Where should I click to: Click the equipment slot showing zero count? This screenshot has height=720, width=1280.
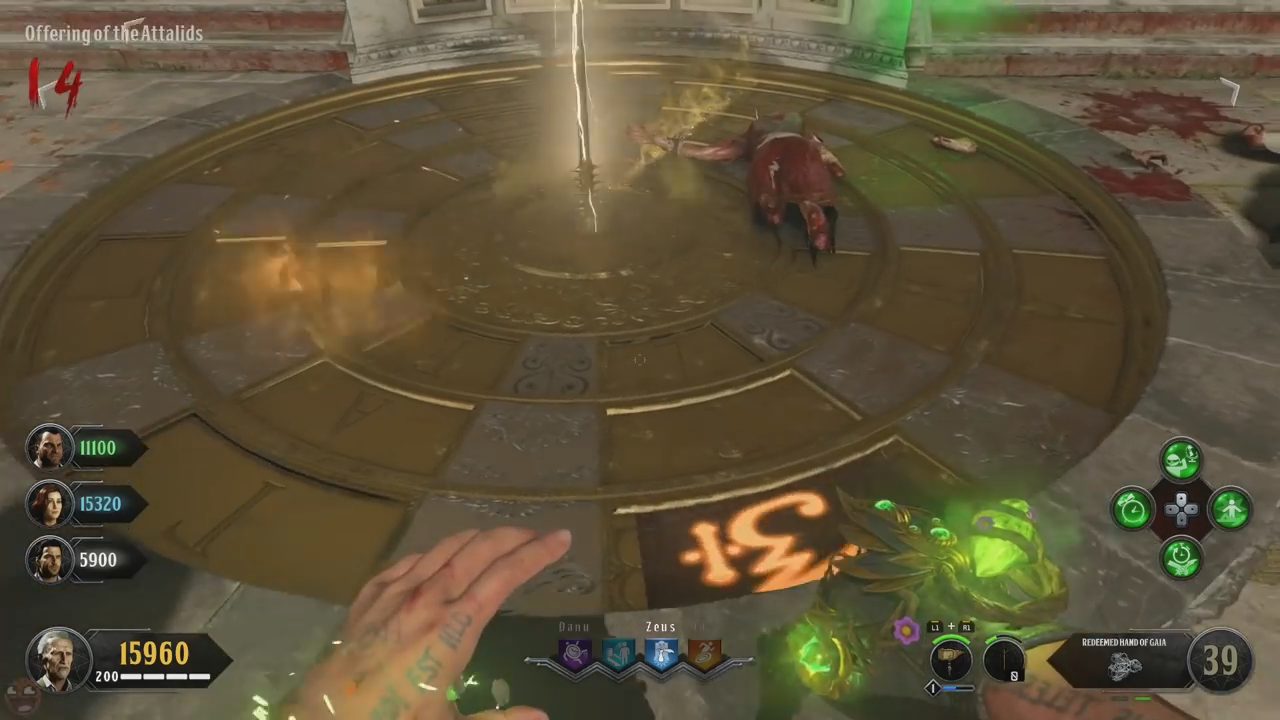(x=1003, y=660)
